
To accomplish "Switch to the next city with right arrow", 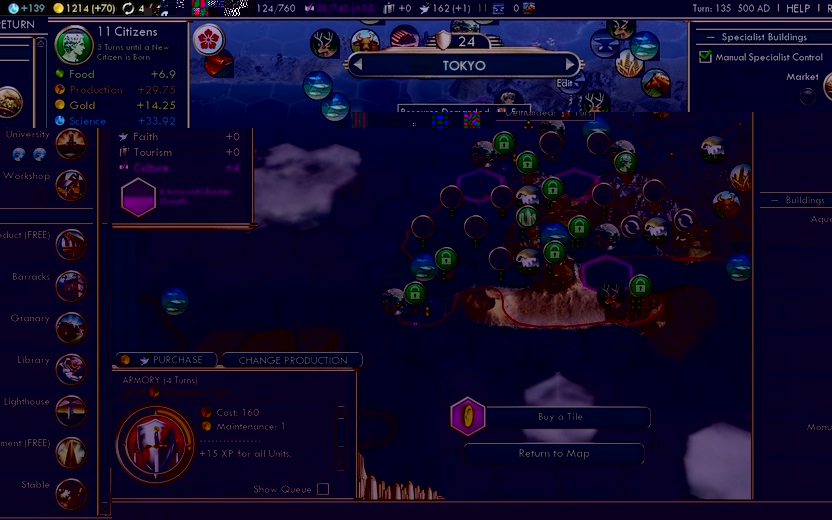I will 572,66.
